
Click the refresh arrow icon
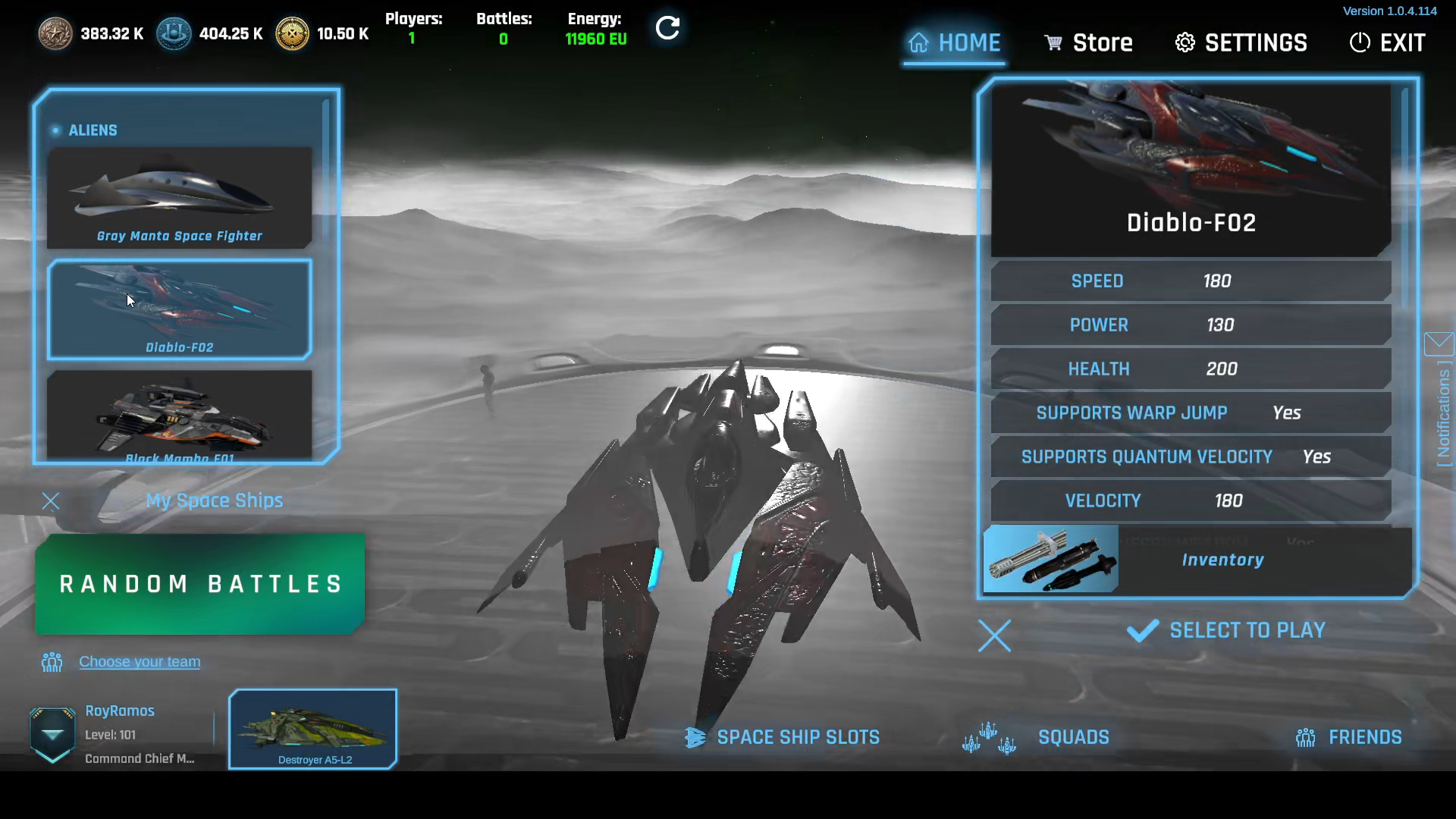(x=667, y=29)
